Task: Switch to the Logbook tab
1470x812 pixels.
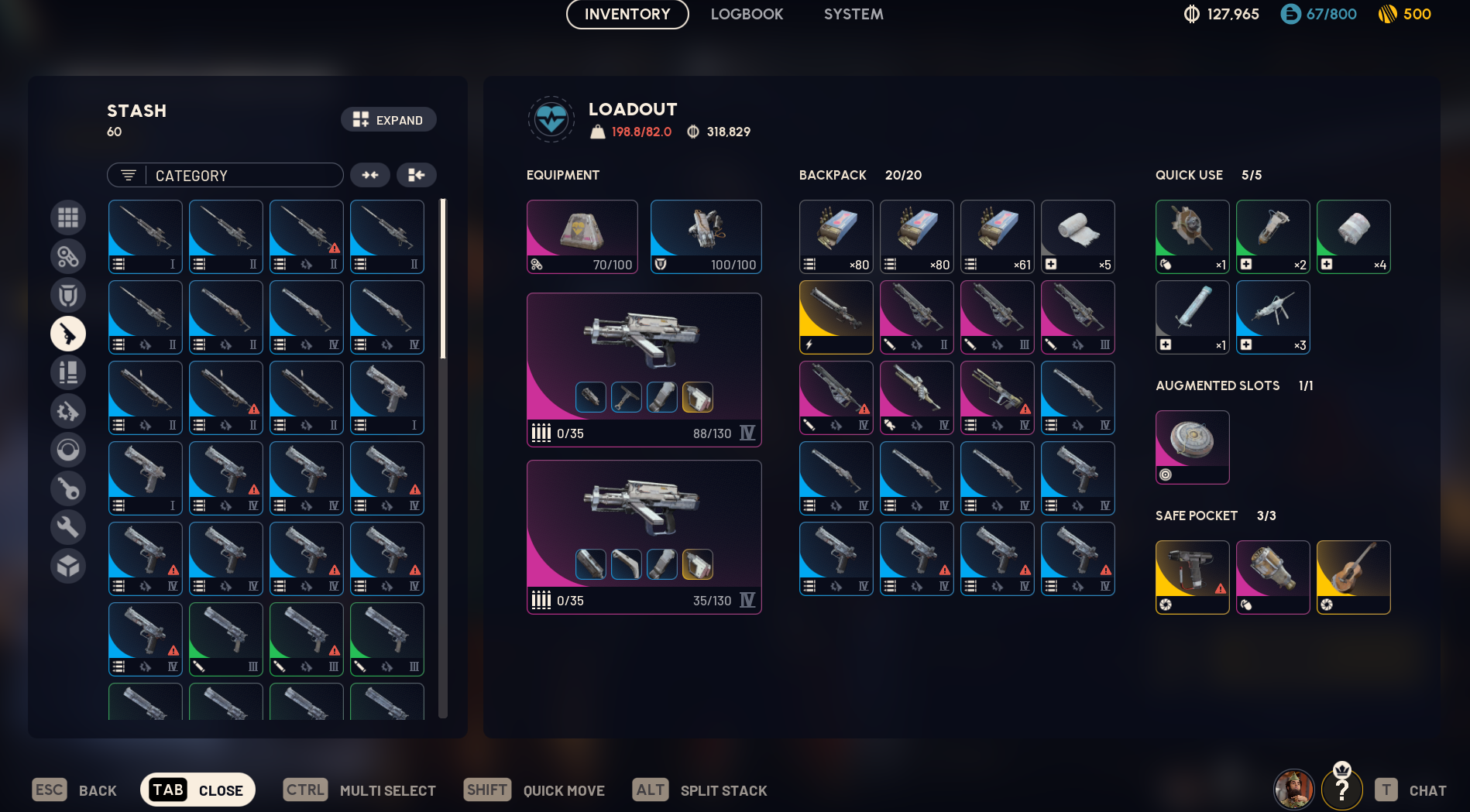Action: click(746, 14)
